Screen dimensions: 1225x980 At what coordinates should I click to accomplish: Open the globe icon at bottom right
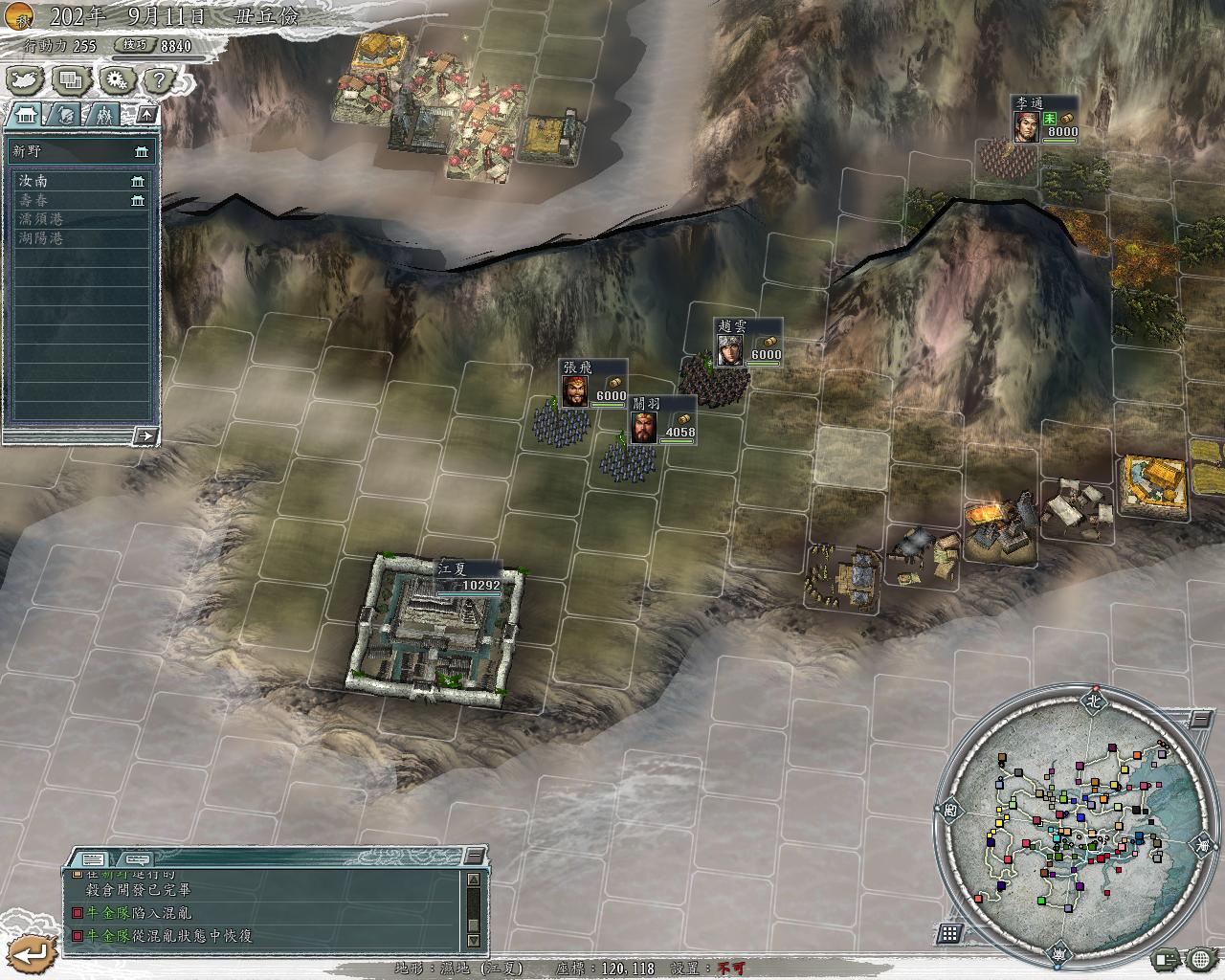coord(1200,958)
